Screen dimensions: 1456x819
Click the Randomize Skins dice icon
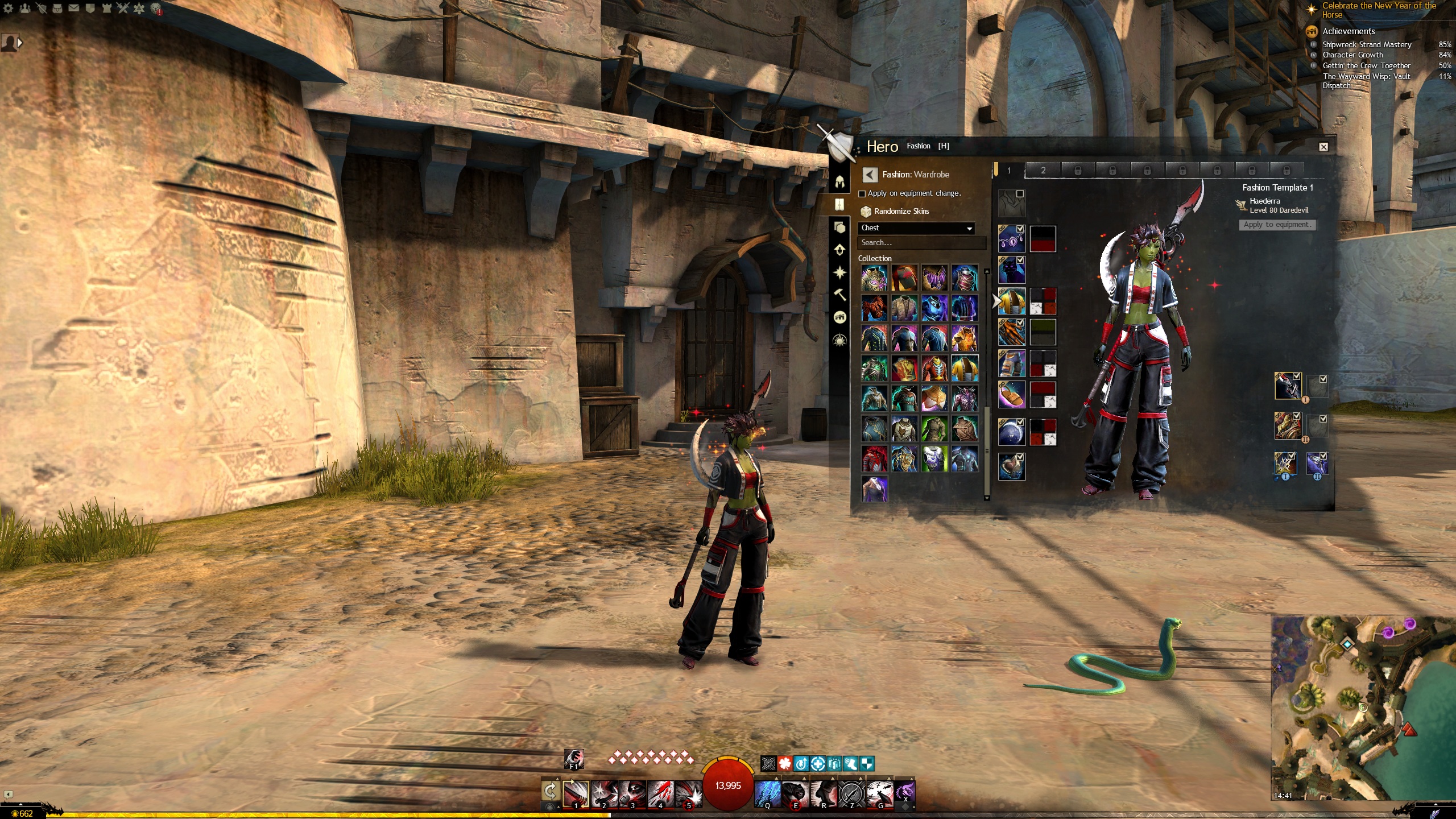pyautogui.click(x=867, y=211)
